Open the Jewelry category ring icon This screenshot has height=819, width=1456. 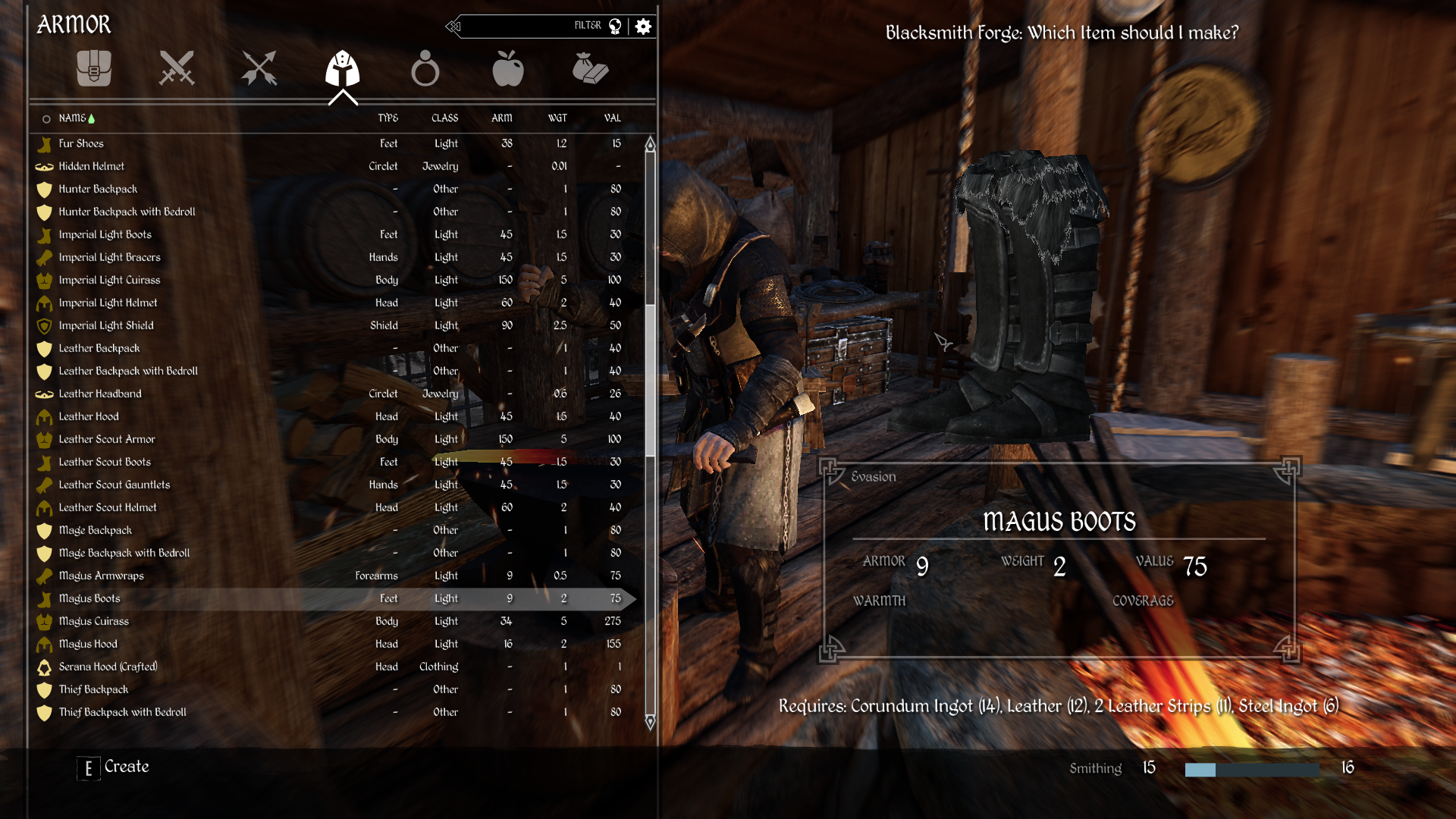pyautogui.click(x=426, y=68)
